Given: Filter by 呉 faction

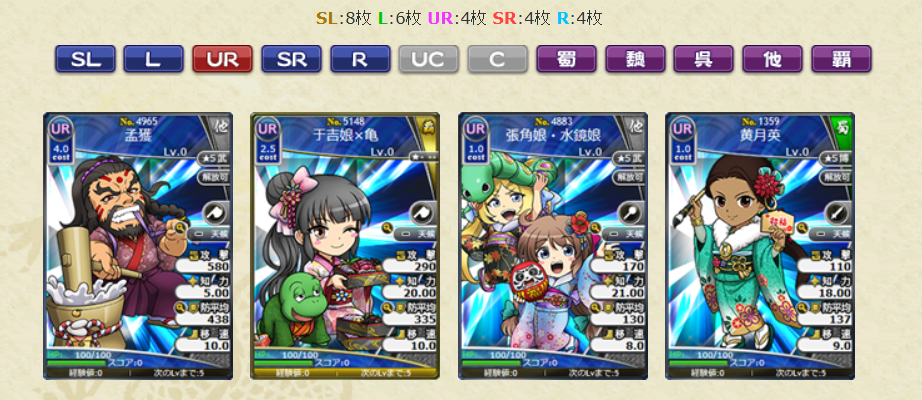Looking at the screenshot, I should tap(704, 59).
